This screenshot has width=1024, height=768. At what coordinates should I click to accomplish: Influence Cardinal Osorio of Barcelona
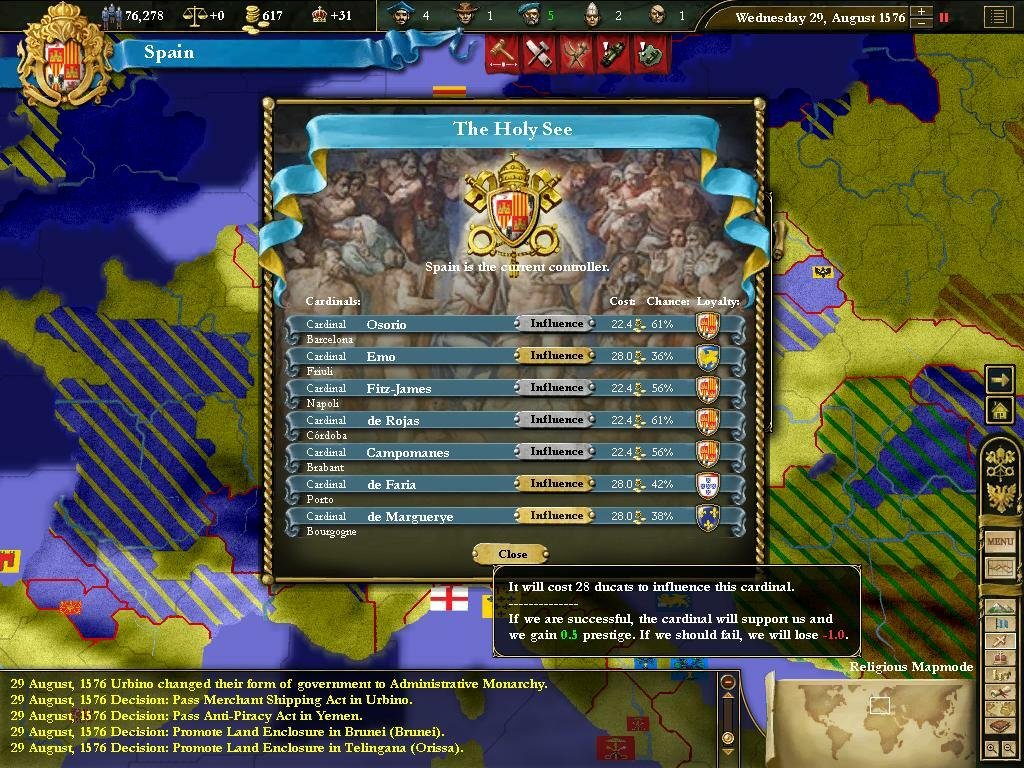pyautogui.click(x=556, y=324)
